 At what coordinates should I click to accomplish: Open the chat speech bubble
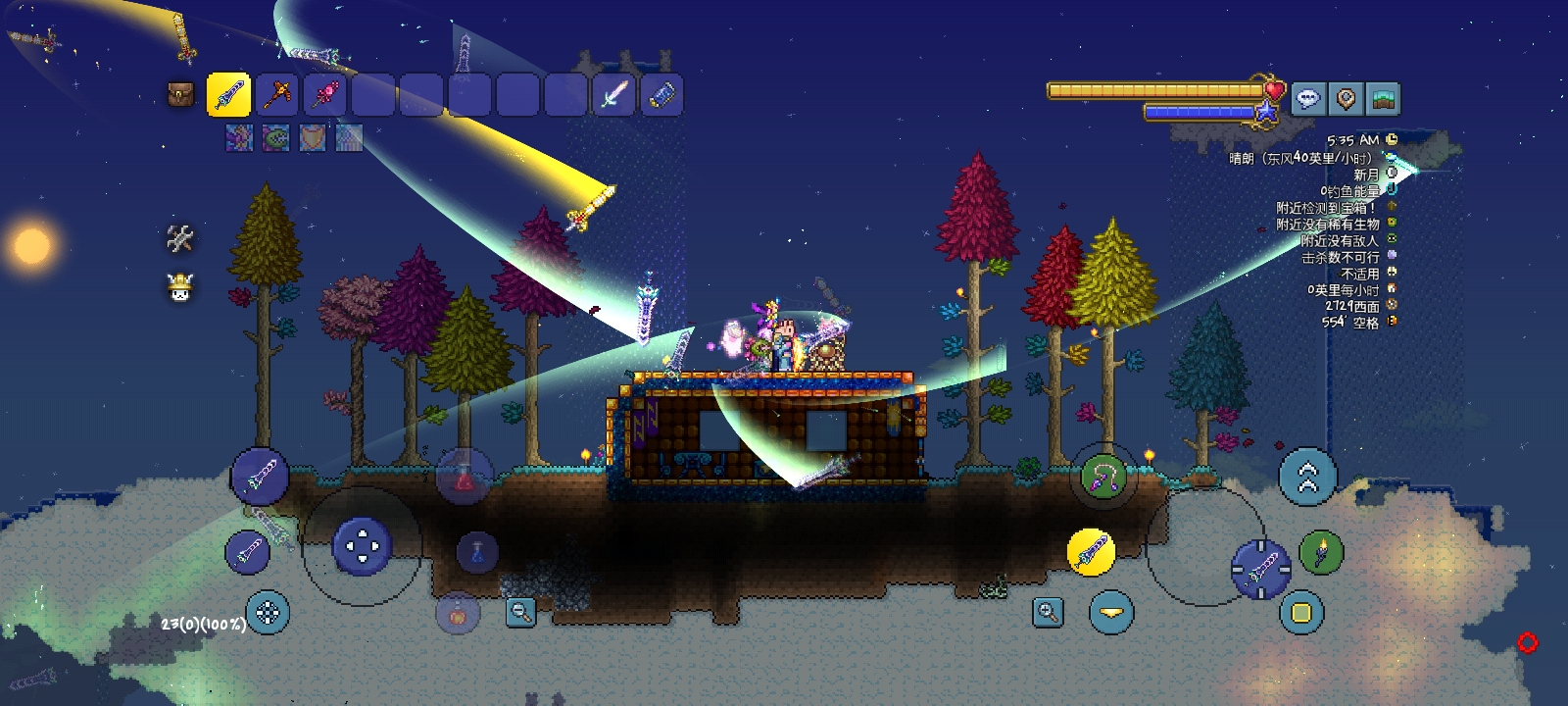click(x=1307, y=98)
